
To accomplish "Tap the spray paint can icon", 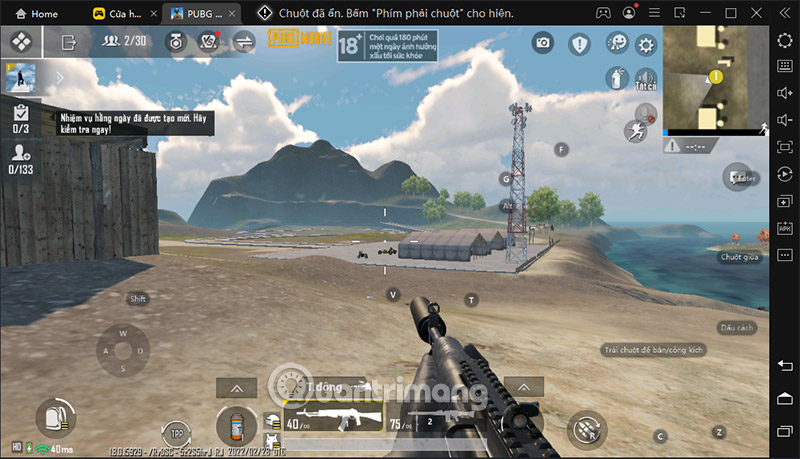I will click(x=615, y=78).
